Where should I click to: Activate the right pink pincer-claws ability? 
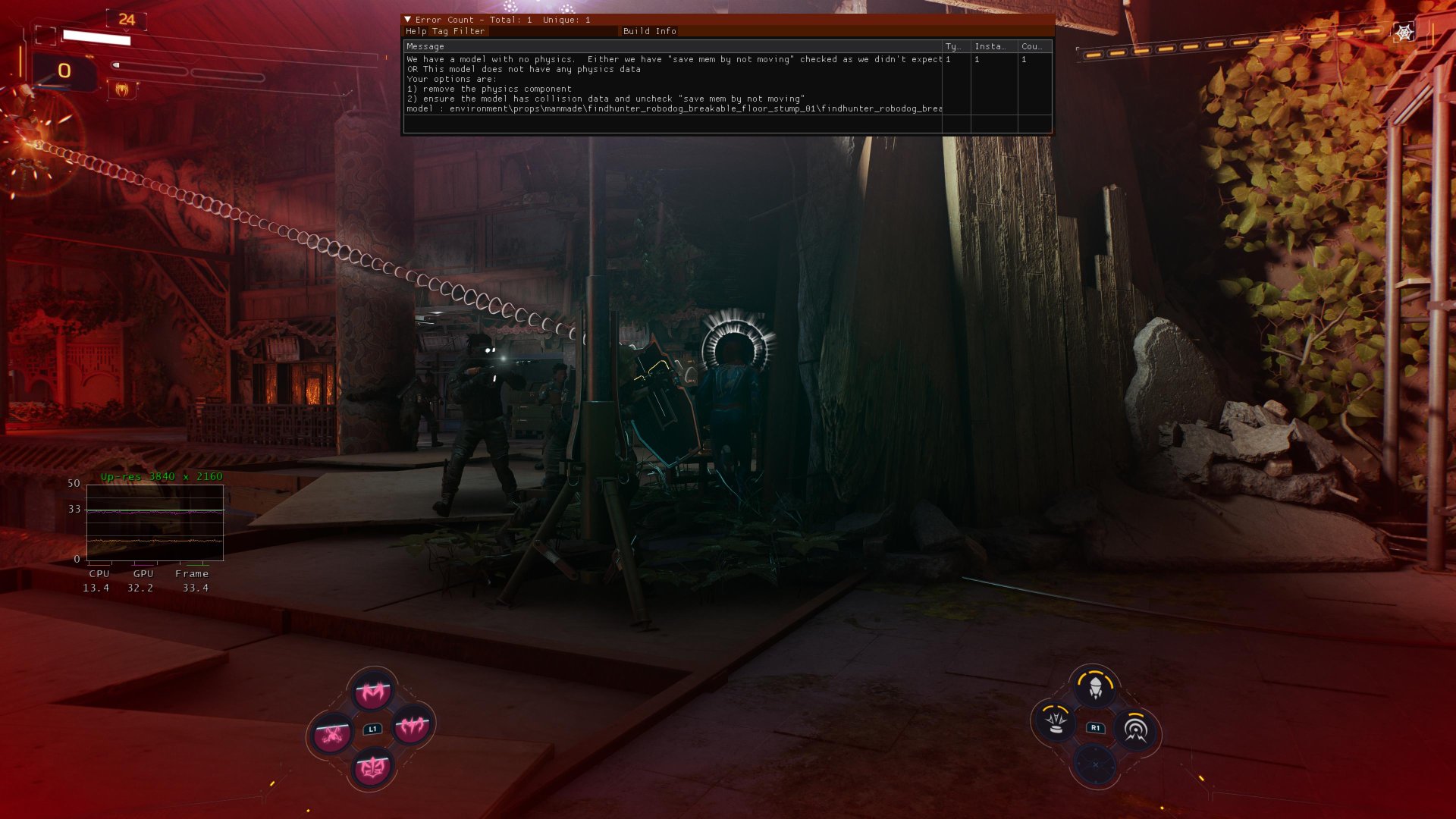tap(413, 727)
